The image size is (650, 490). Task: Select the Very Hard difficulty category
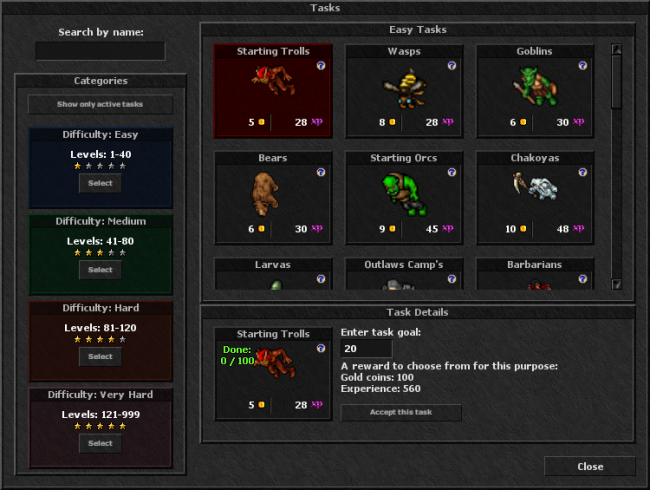tap(100, 443)
